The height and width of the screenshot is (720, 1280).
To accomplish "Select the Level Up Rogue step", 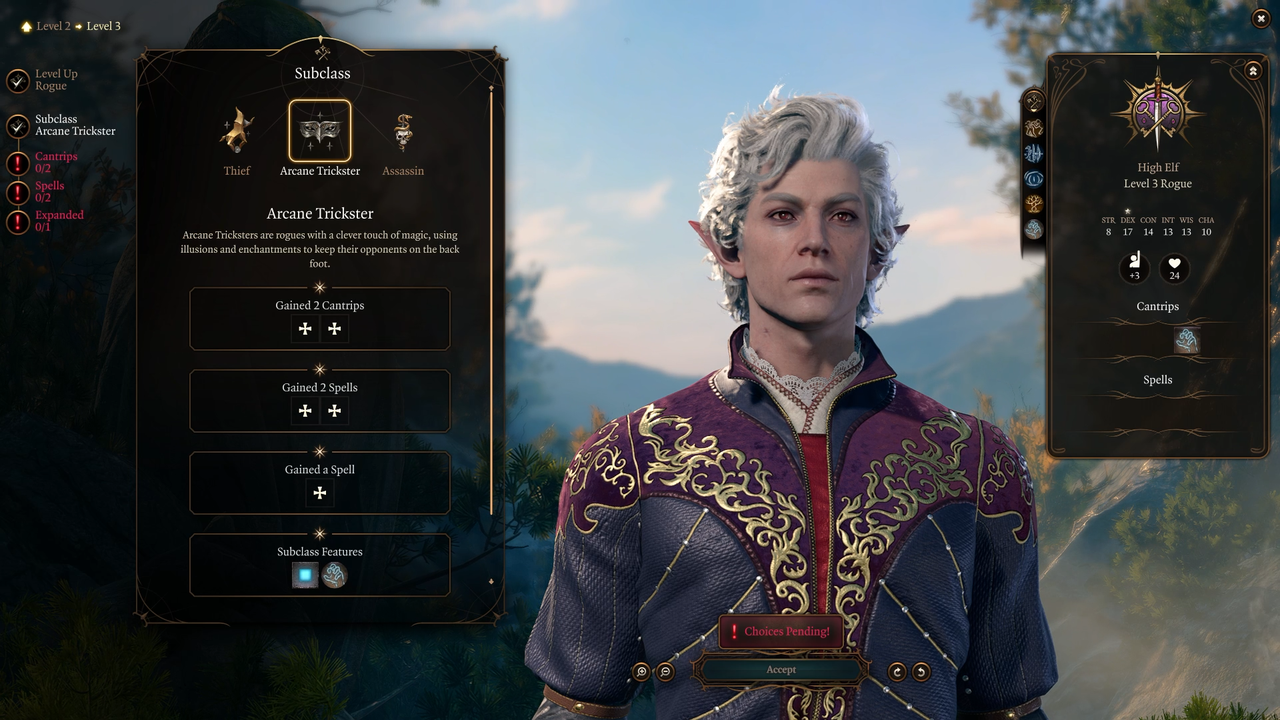I will coord(55,80).
